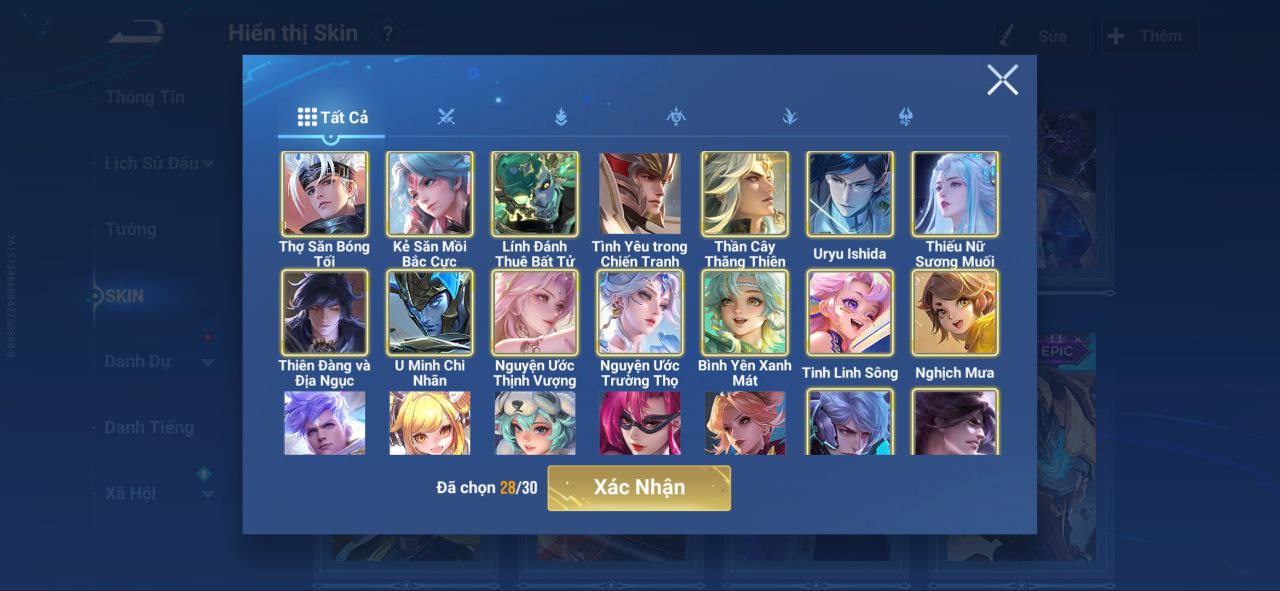Pick the Uryu Ishida skin
Screen dimensions: 1280x591
point(849,194)
